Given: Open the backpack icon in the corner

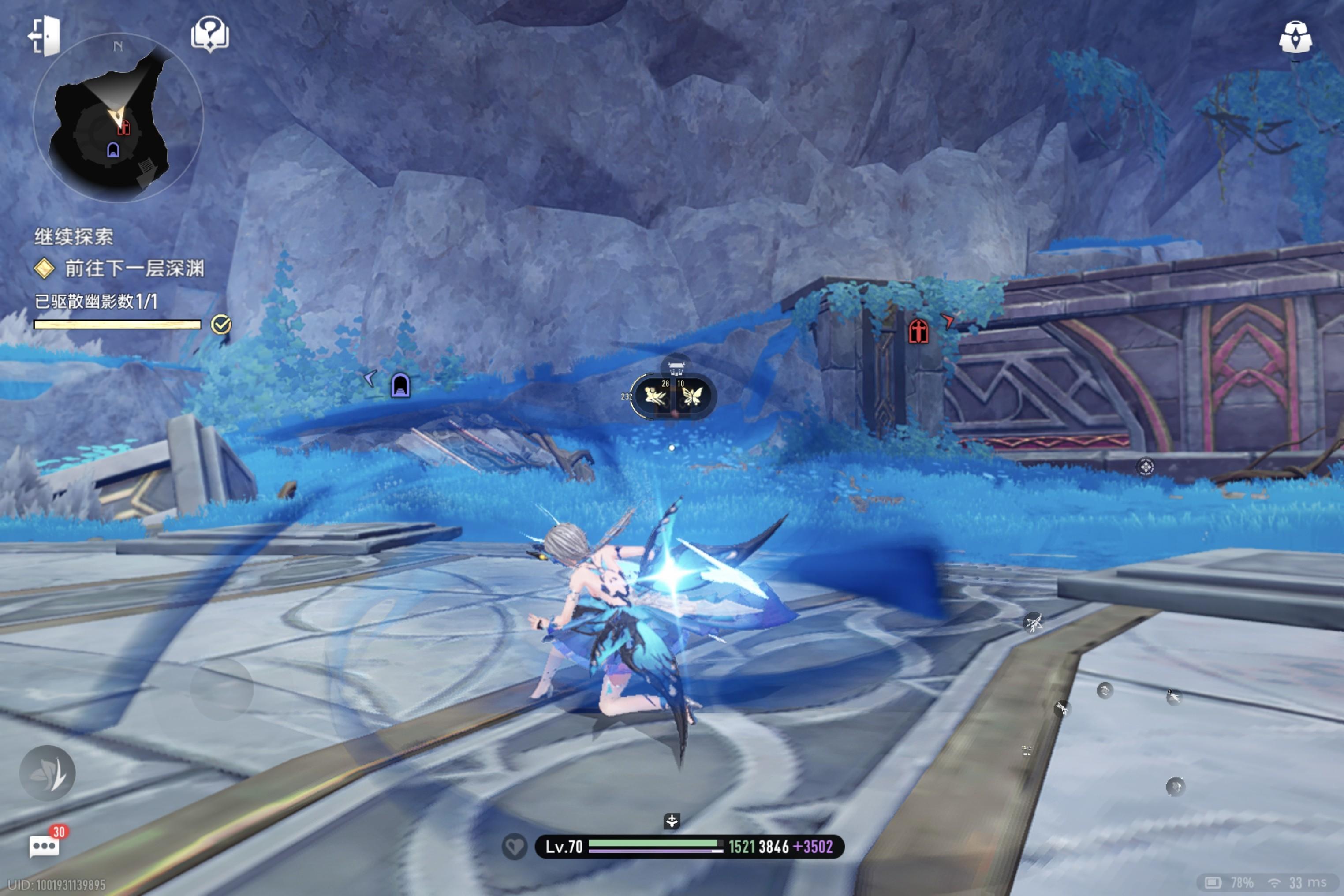Looking at the screenshot, I should click(x=1295, y=38).
